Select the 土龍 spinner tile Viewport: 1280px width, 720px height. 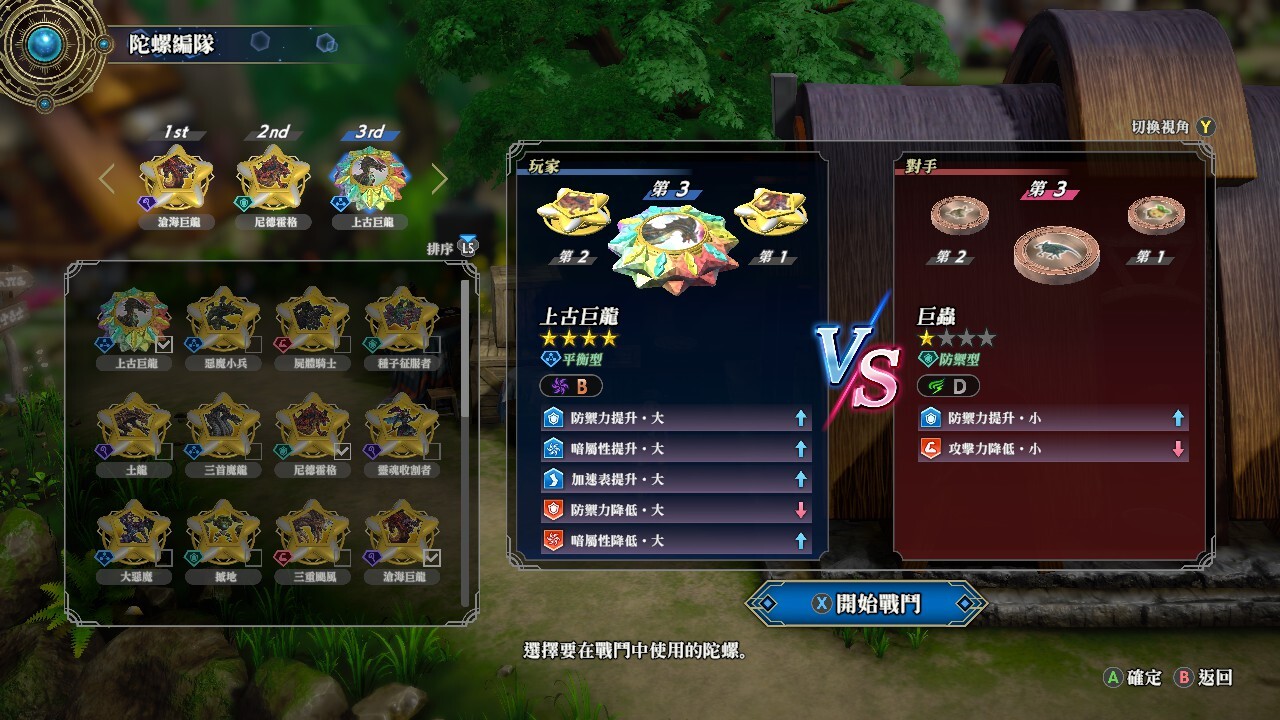click(x=134, y=432)
